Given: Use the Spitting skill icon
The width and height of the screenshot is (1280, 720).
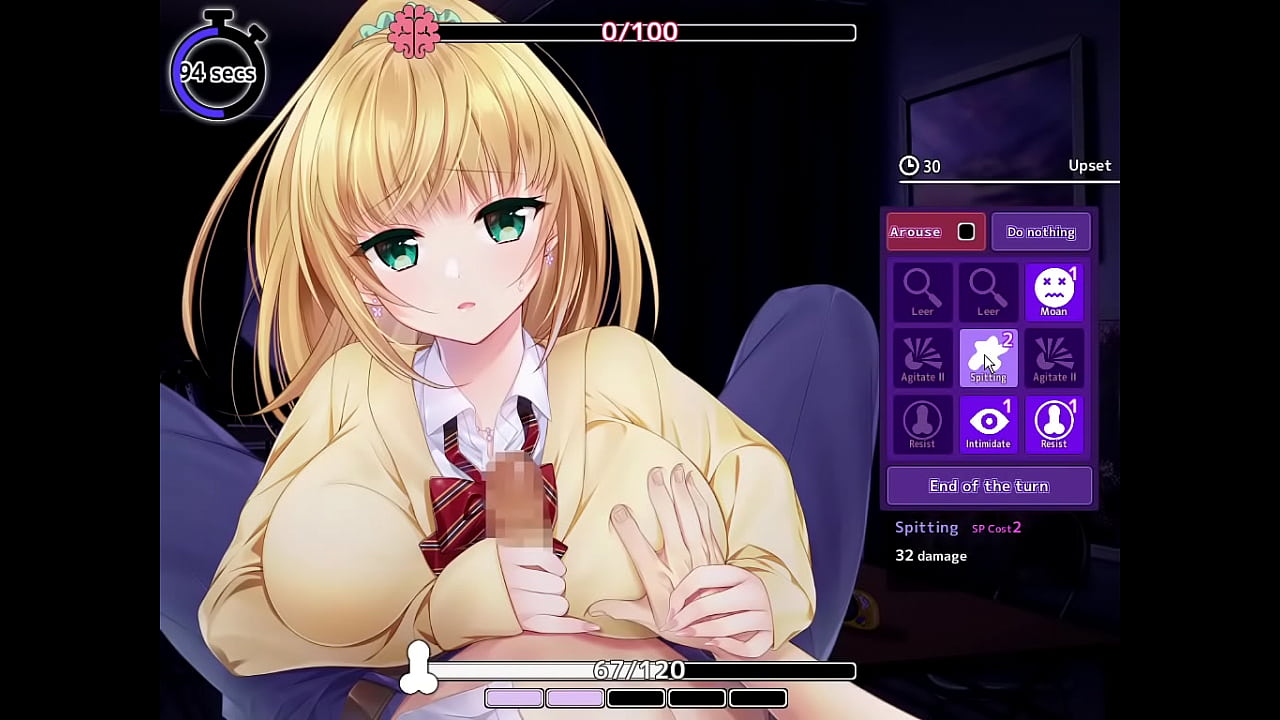Looking at the screenshot, I should coord(988,357).
